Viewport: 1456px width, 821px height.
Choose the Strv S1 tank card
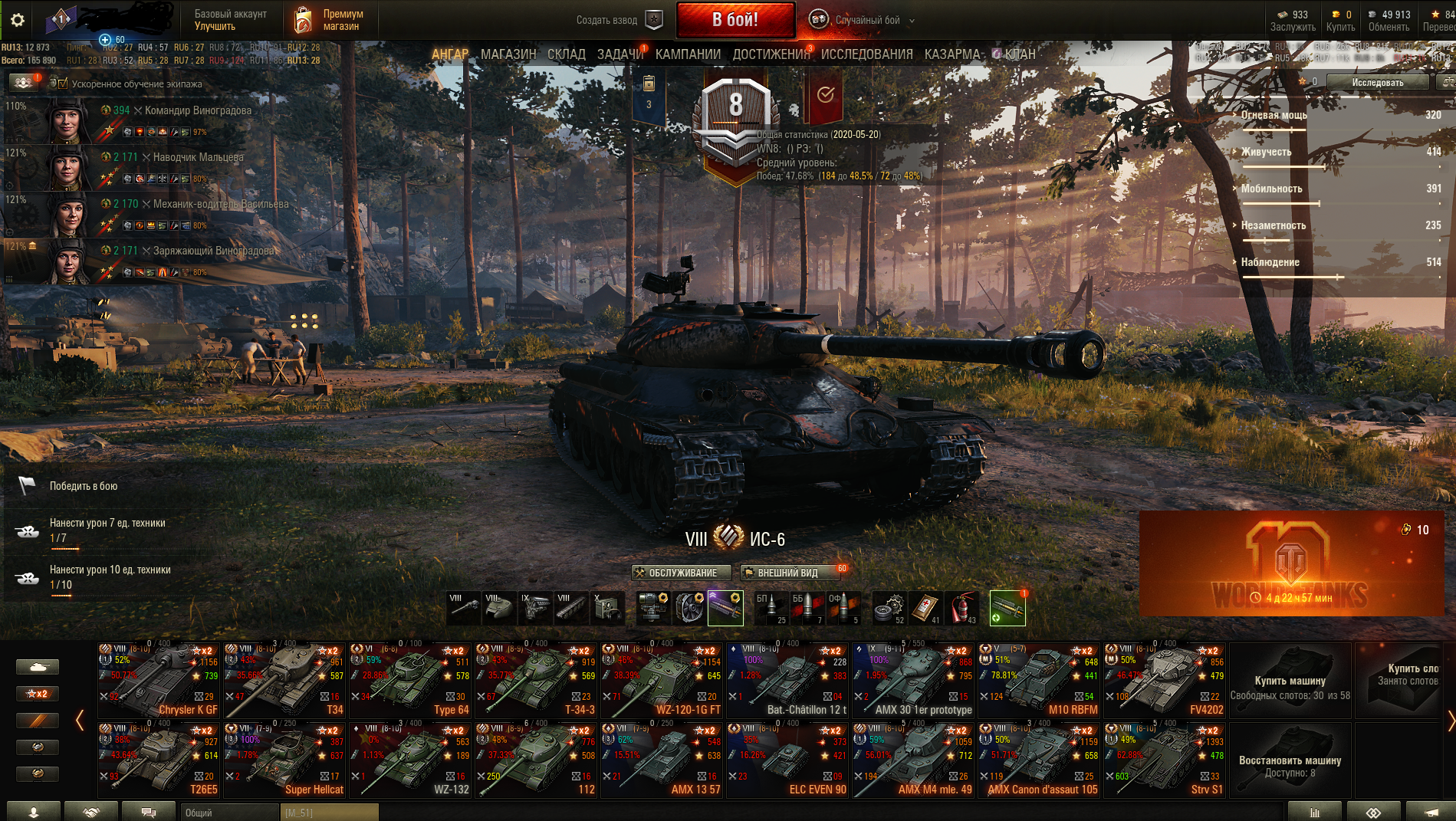point(1165,760)
